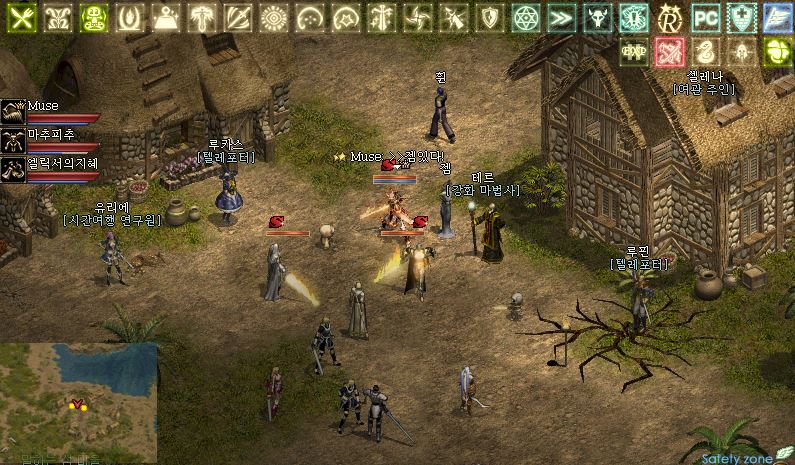795x465 pixels.
Task: Choose the horned skull buff icon
Action: click(598, 18)
